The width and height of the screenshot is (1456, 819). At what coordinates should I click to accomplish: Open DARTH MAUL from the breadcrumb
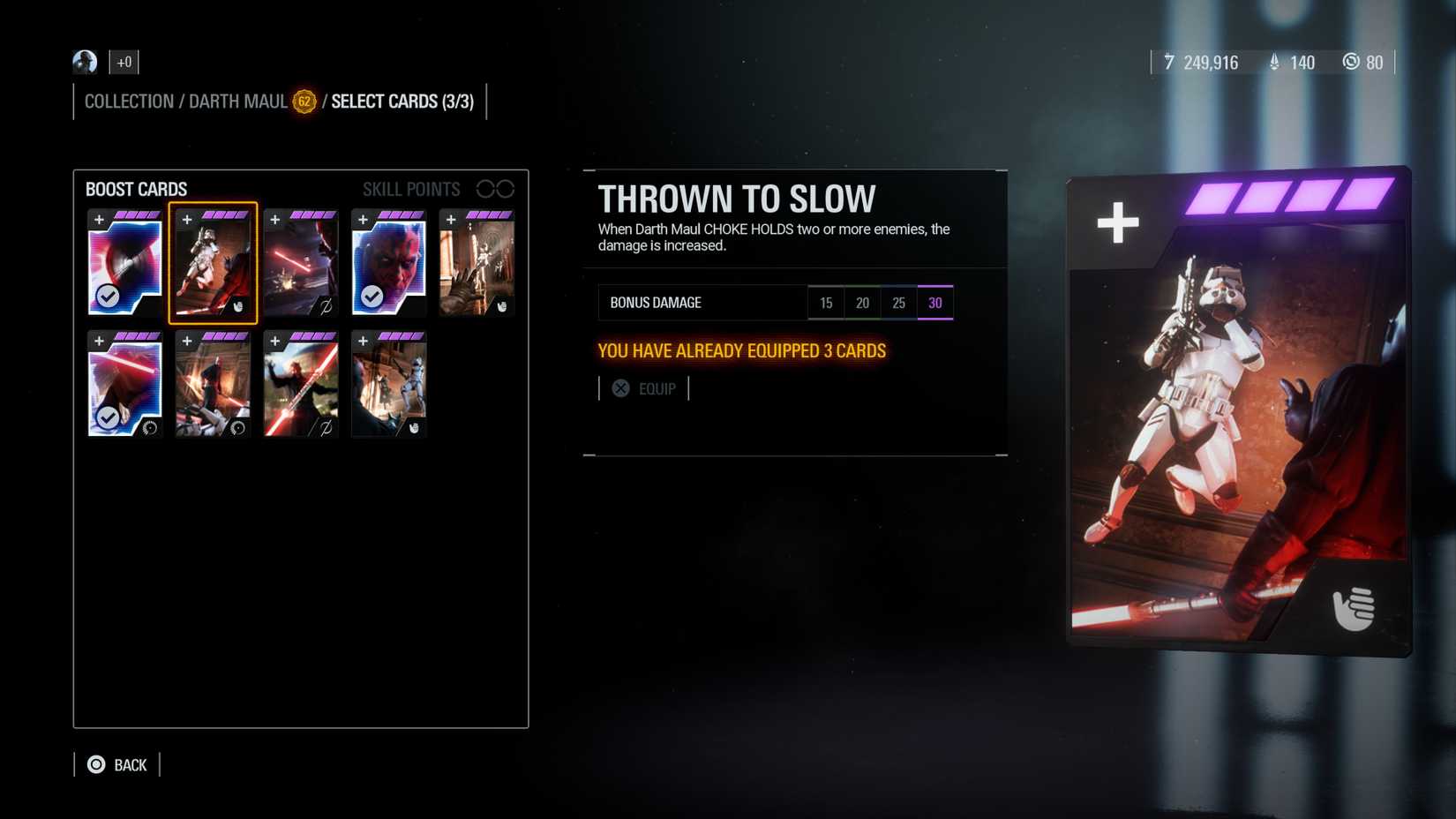pos(236,101)
